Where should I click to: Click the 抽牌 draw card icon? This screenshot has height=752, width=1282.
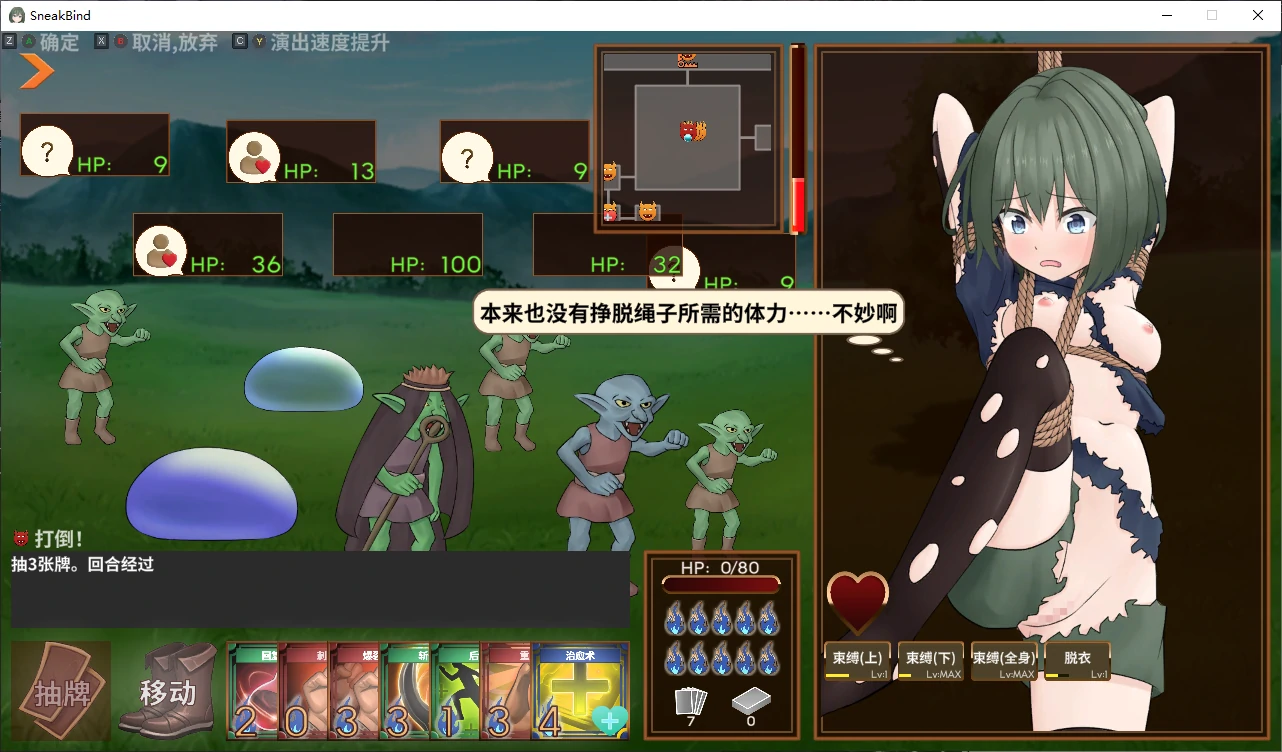pos(60,690)
